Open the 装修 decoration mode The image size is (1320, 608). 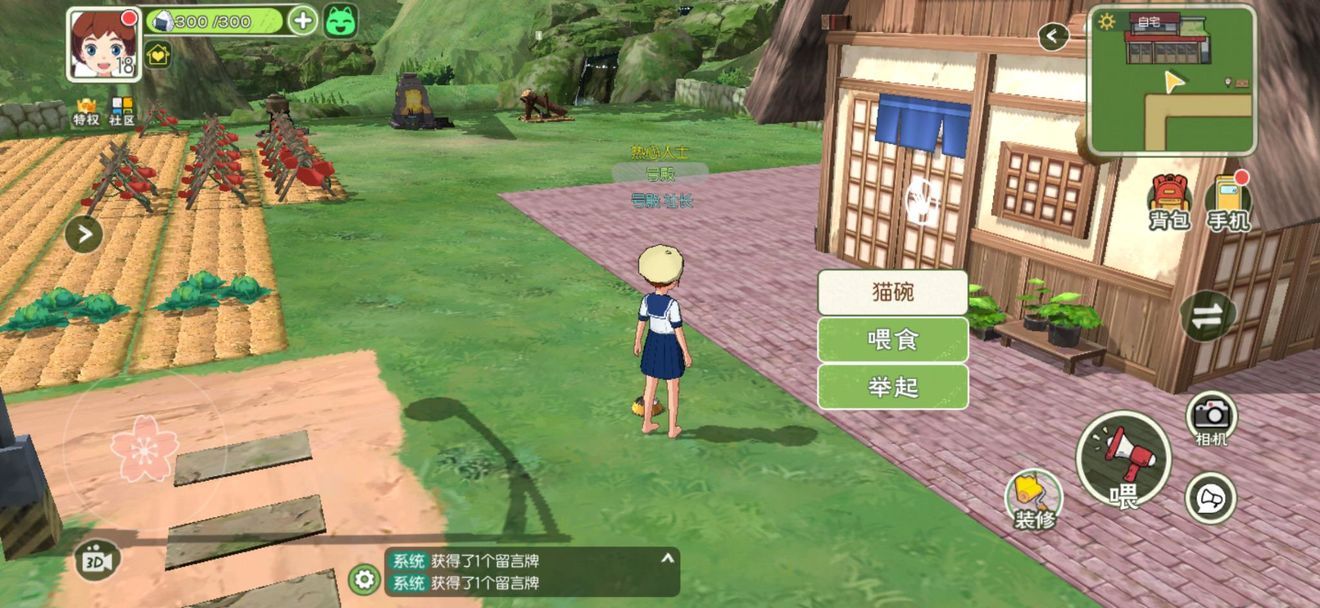(1032, 498)
